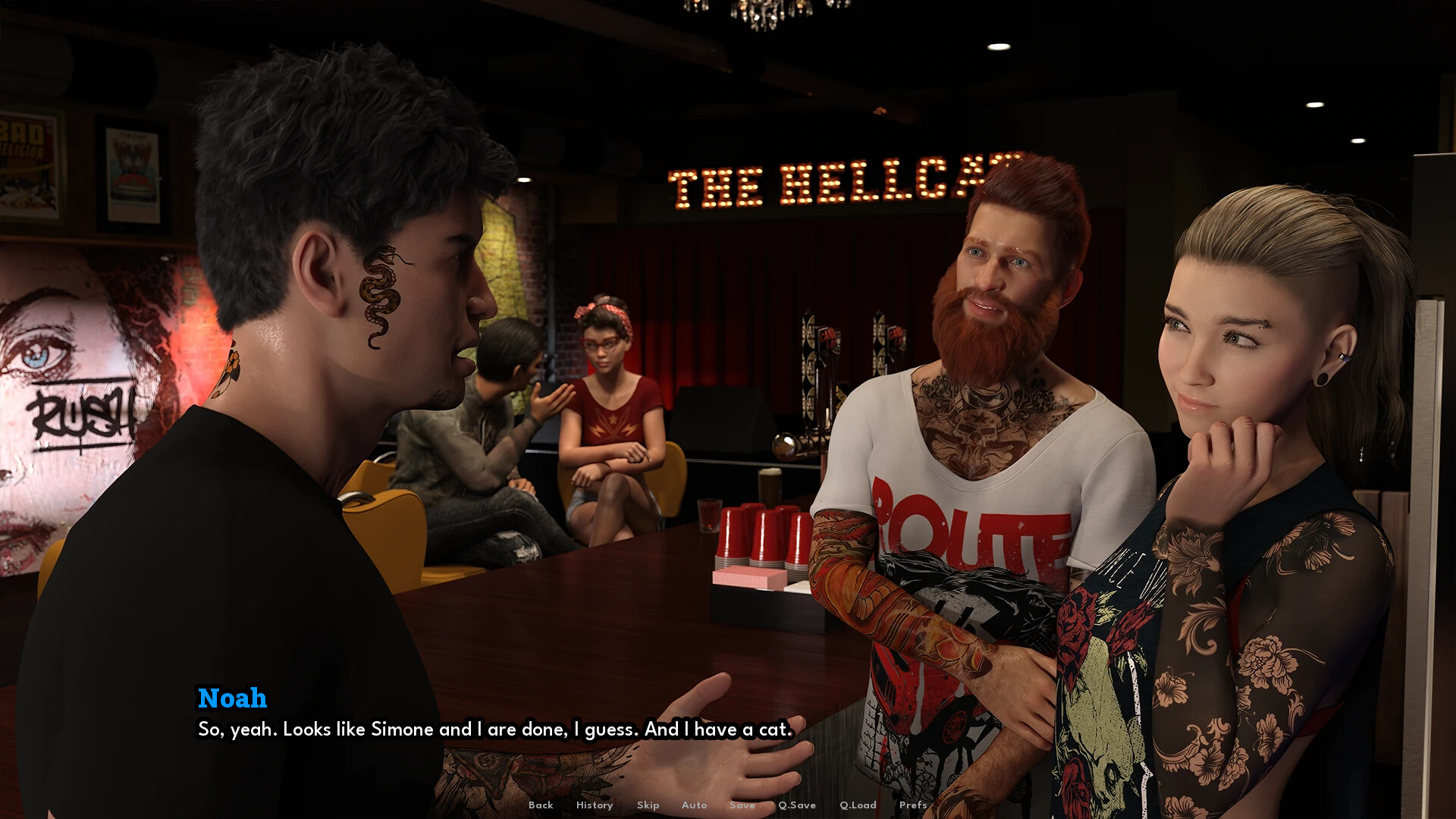Click the Noah name label
This screenshot has height=819, width=1456.
232,699
